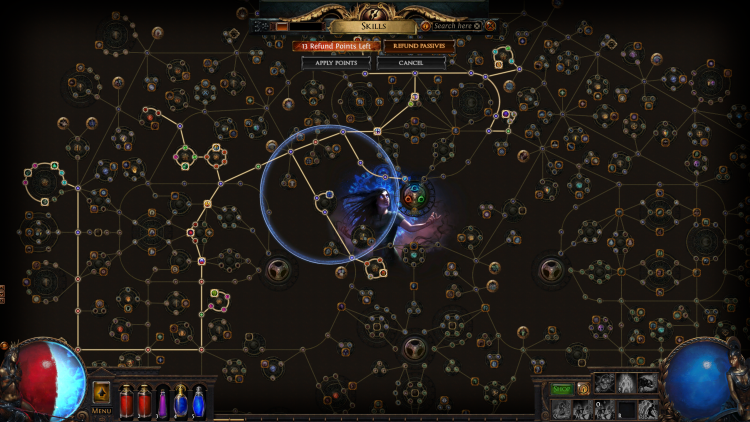750x422 pixels.
Task: Open the game Menu button
Action: click(101, 409)
